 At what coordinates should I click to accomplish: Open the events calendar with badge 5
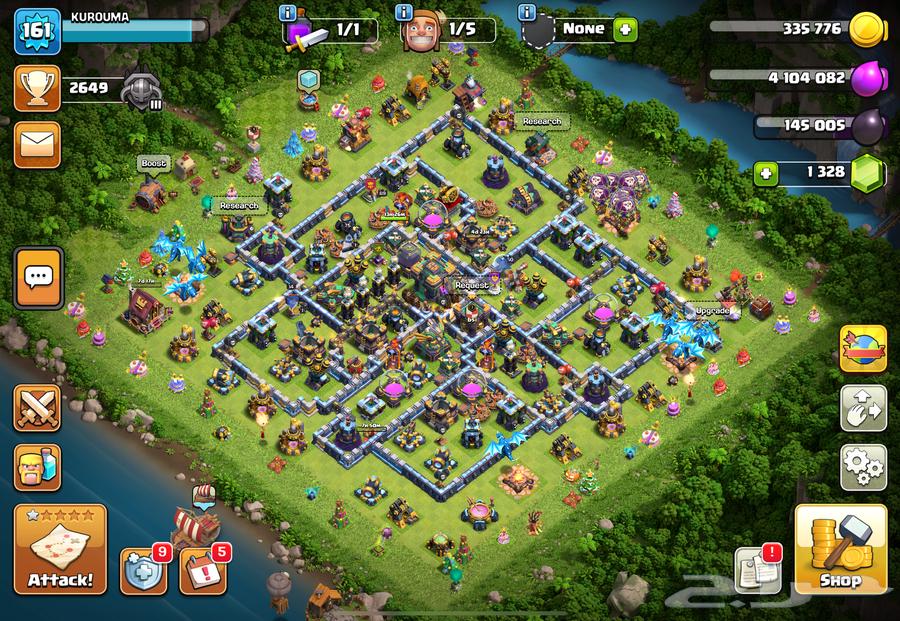coord(203,572)
